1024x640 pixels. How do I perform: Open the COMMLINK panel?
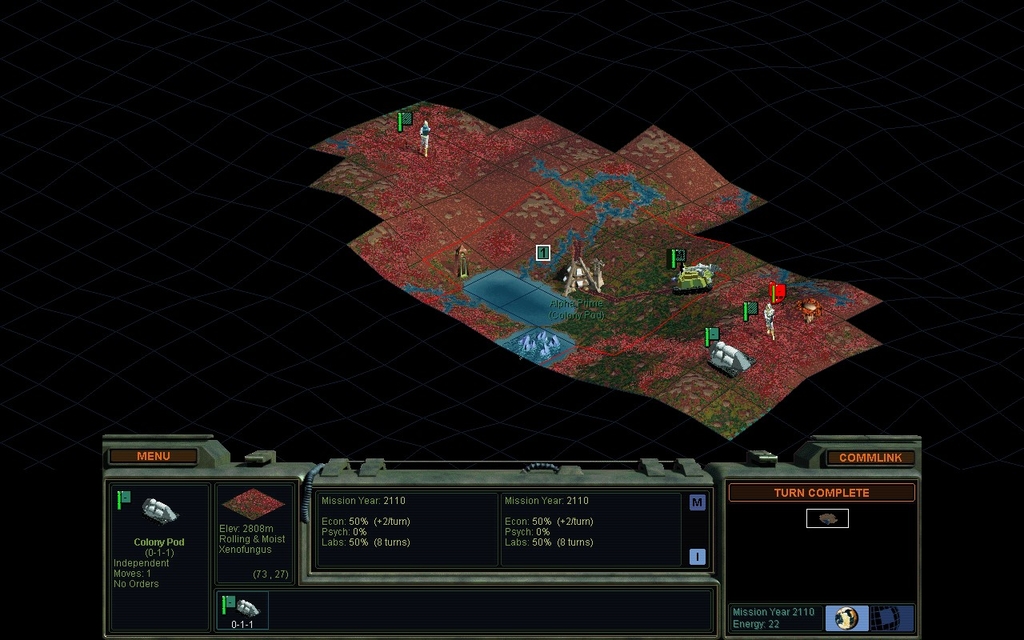point(869,457)
